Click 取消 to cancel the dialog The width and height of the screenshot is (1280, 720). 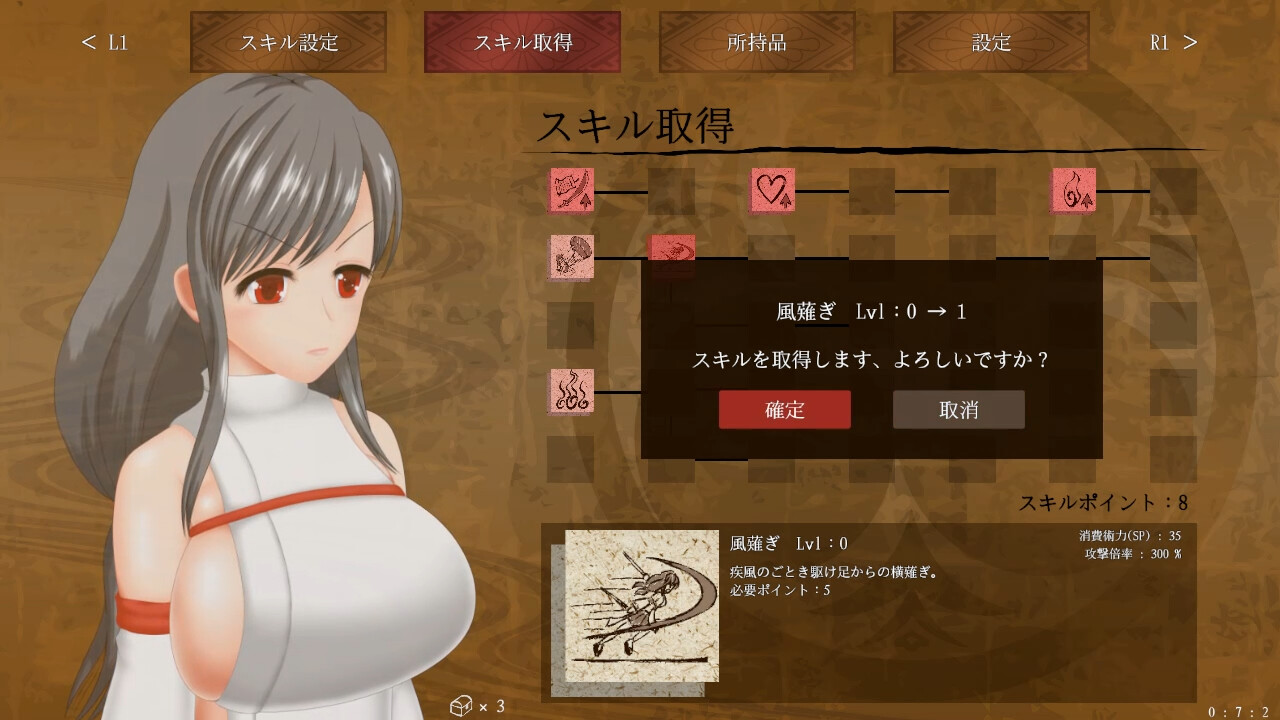click(958, 409)
